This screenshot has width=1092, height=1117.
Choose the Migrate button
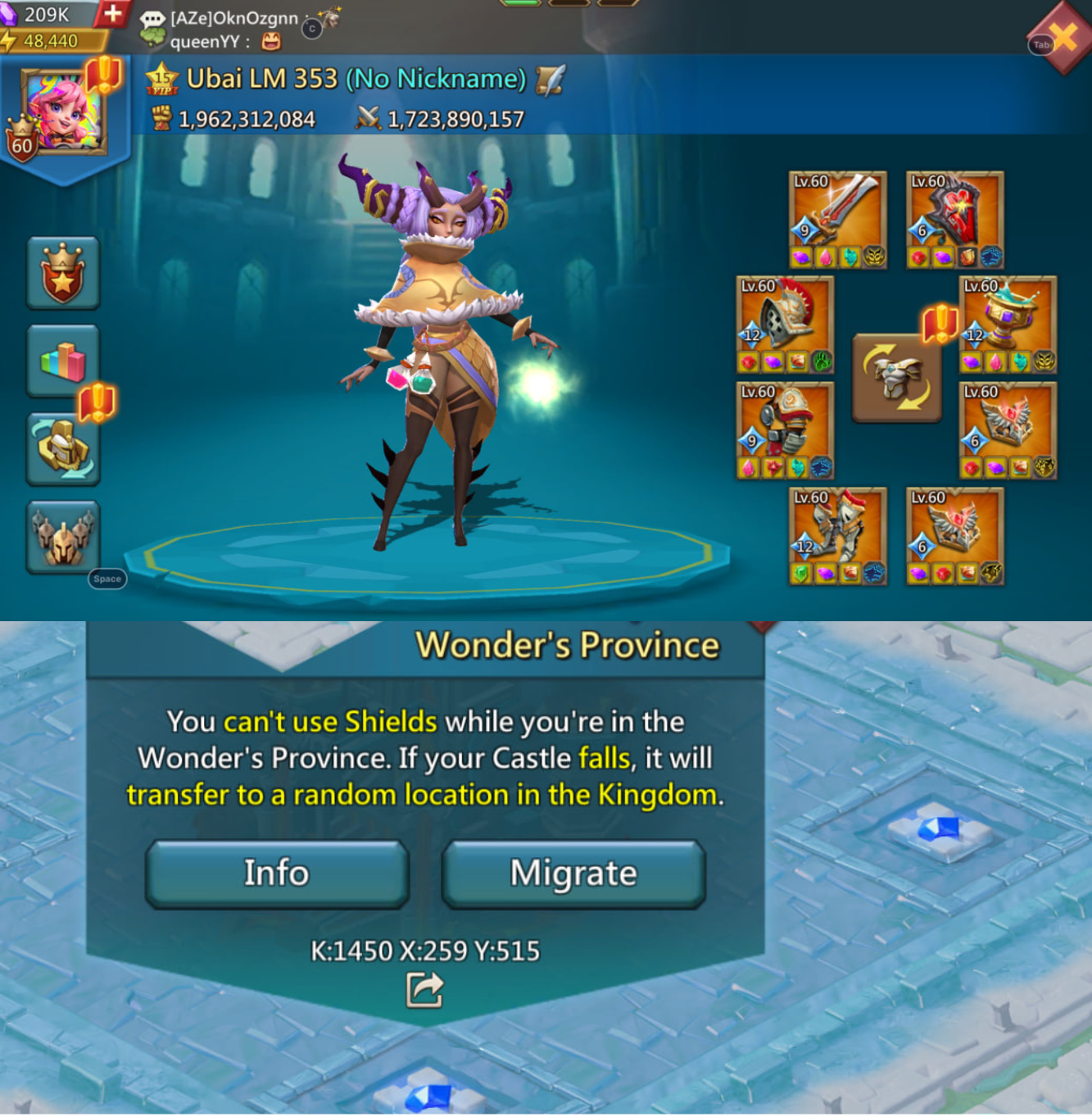(573, 873)
